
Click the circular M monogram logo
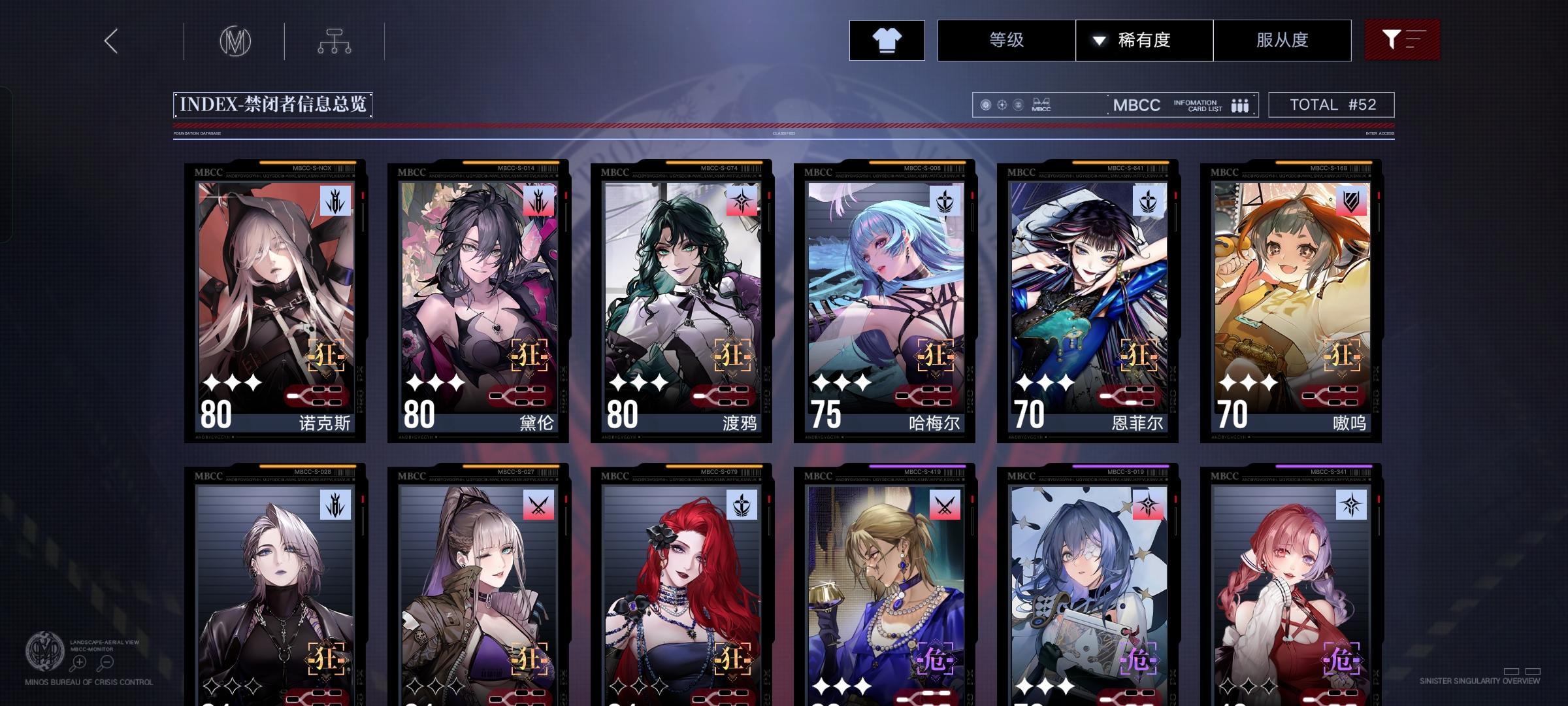click(x=235, y=41)
